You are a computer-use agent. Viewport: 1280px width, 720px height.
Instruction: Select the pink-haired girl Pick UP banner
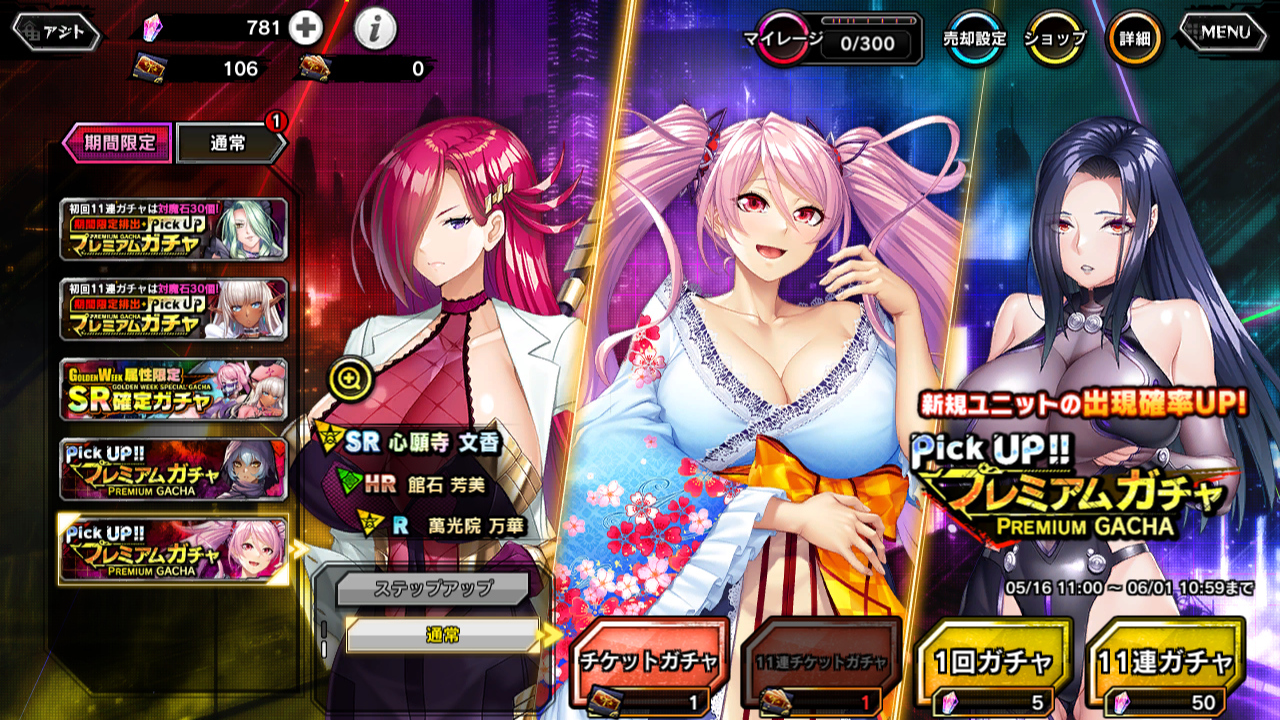pyautogui.click(x=174, y=549)
